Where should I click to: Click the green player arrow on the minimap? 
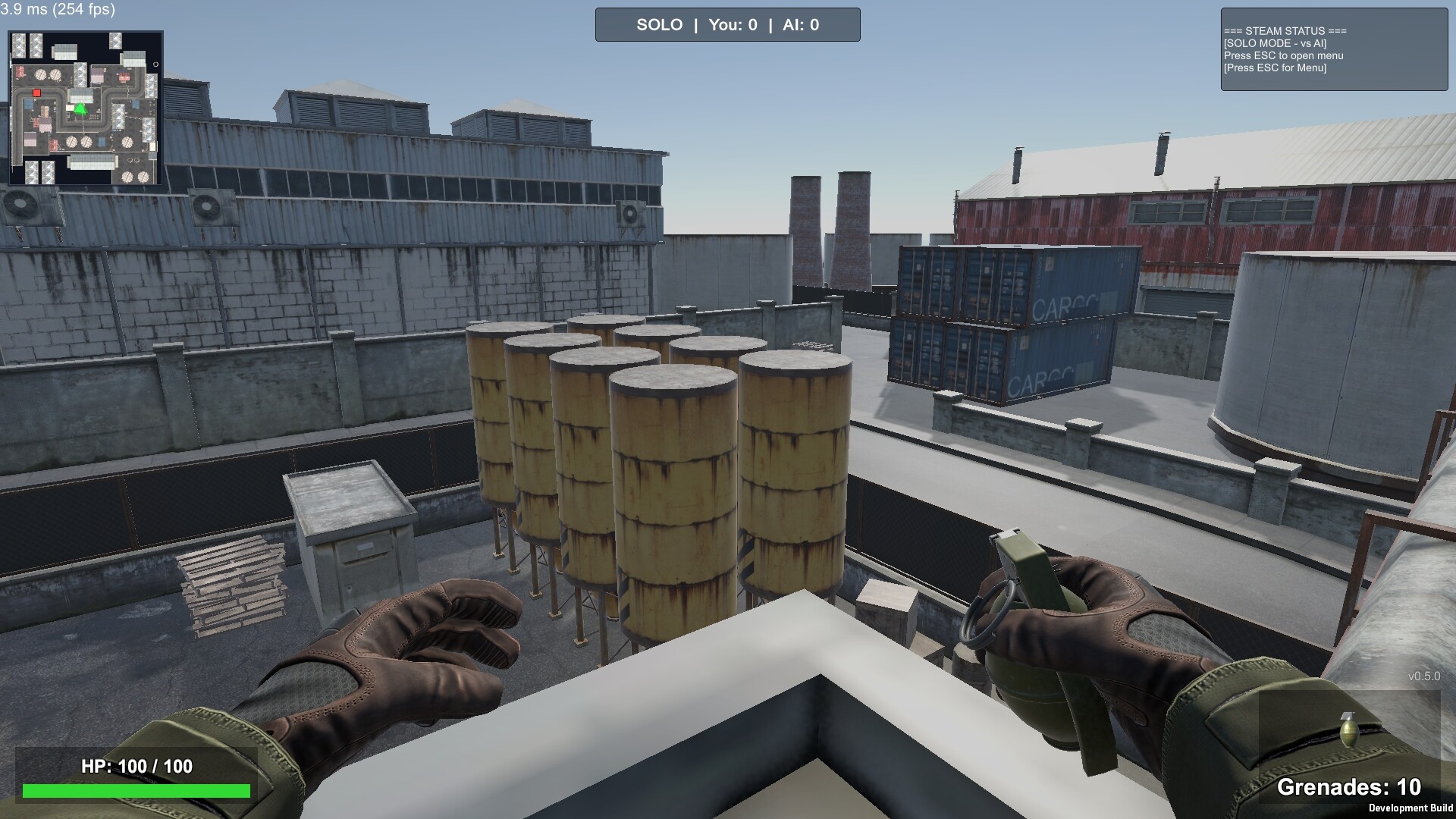pyautogui.click(x=80, y=108)
